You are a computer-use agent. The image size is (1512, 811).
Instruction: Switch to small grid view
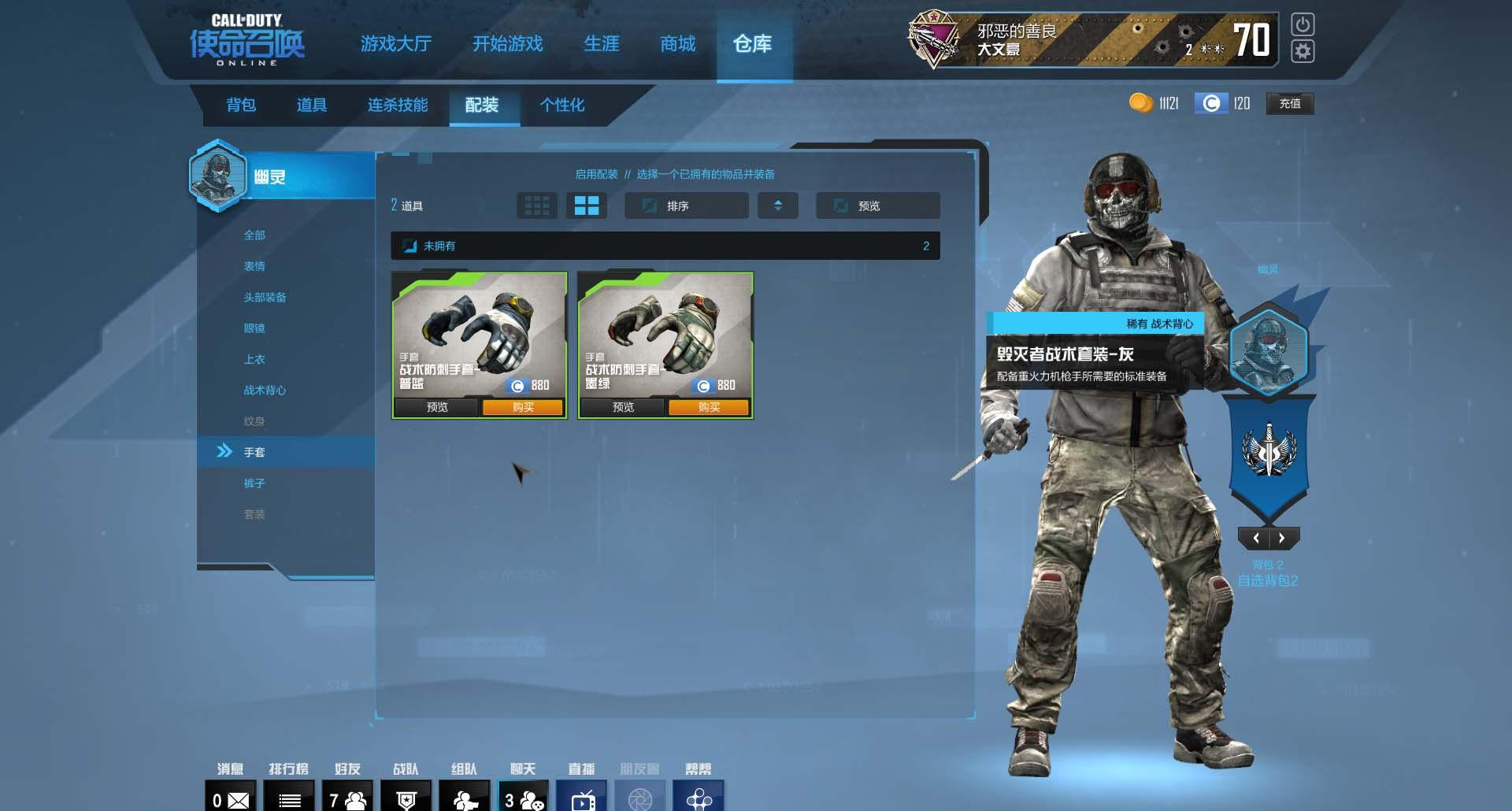537,206
